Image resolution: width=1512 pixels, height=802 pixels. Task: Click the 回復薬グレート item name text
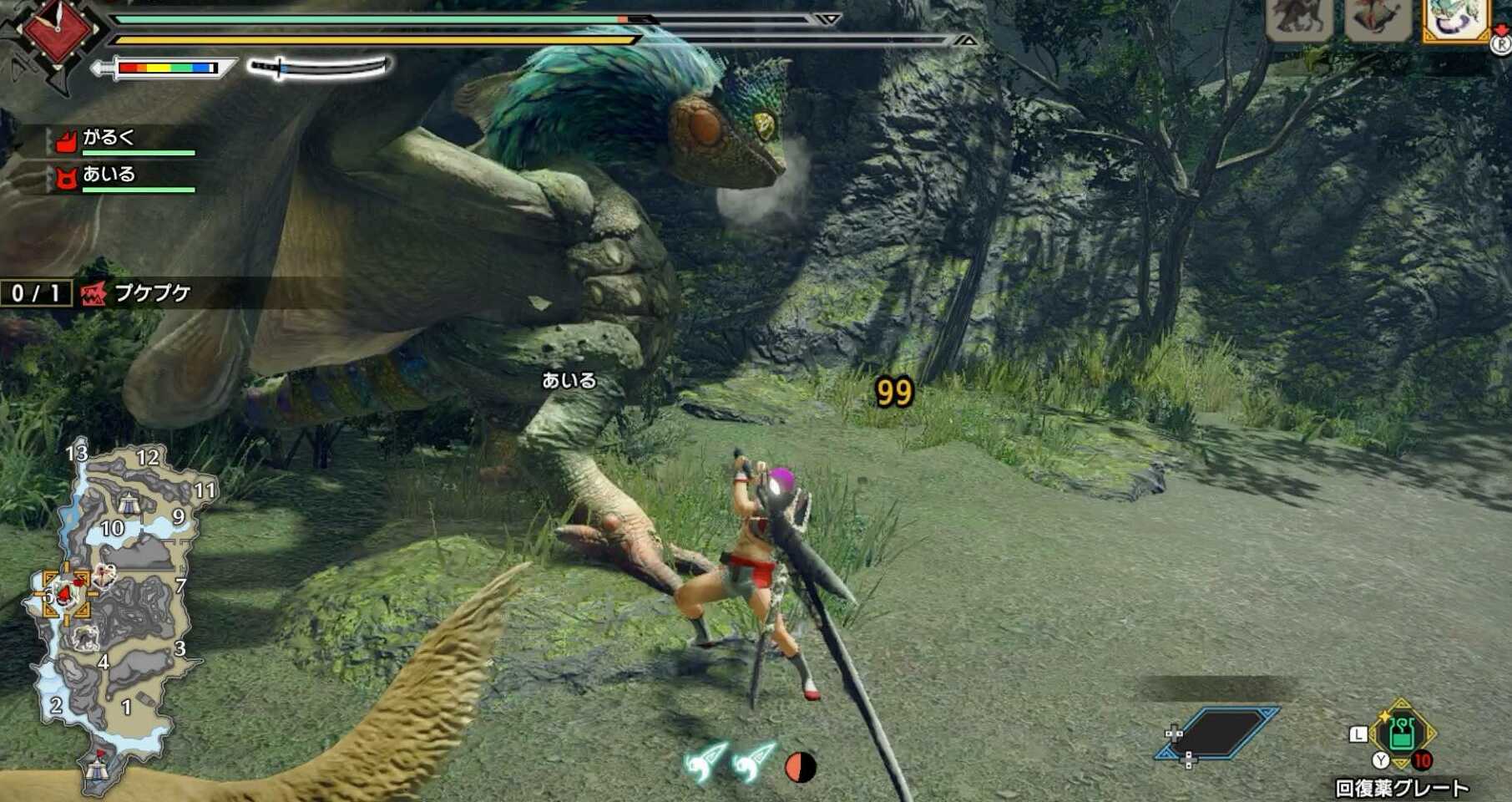click(x=1403, y=785)
